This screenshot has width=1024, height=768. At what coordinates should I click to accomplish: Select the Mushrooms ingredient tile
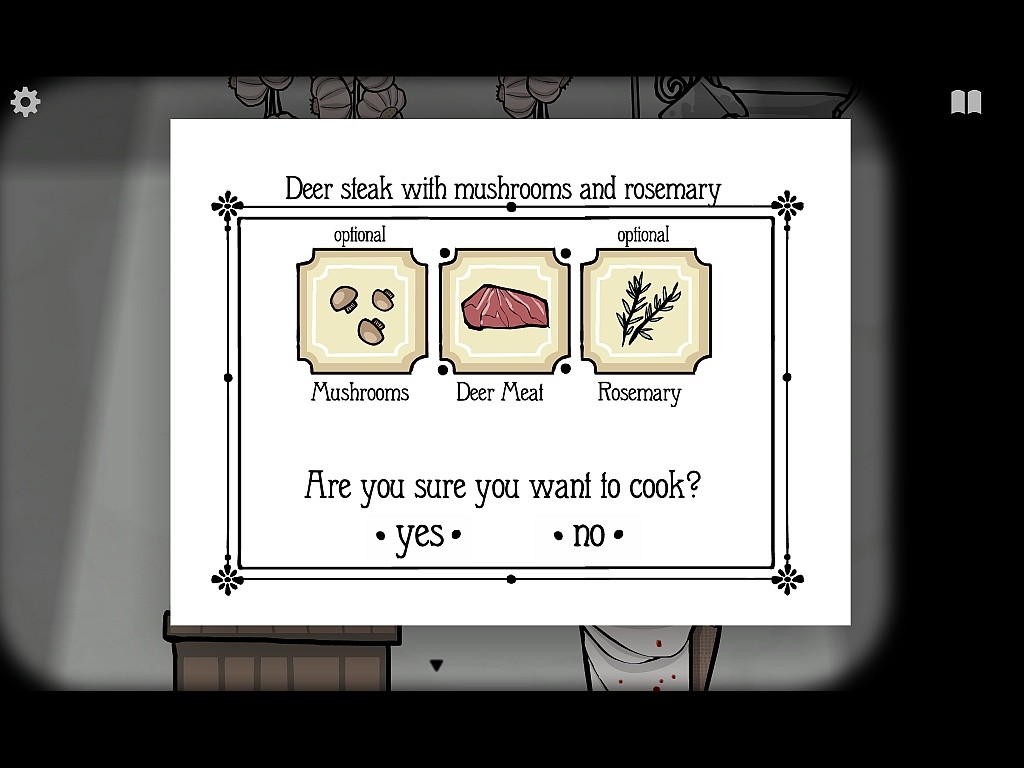click(x=362, y=311)
